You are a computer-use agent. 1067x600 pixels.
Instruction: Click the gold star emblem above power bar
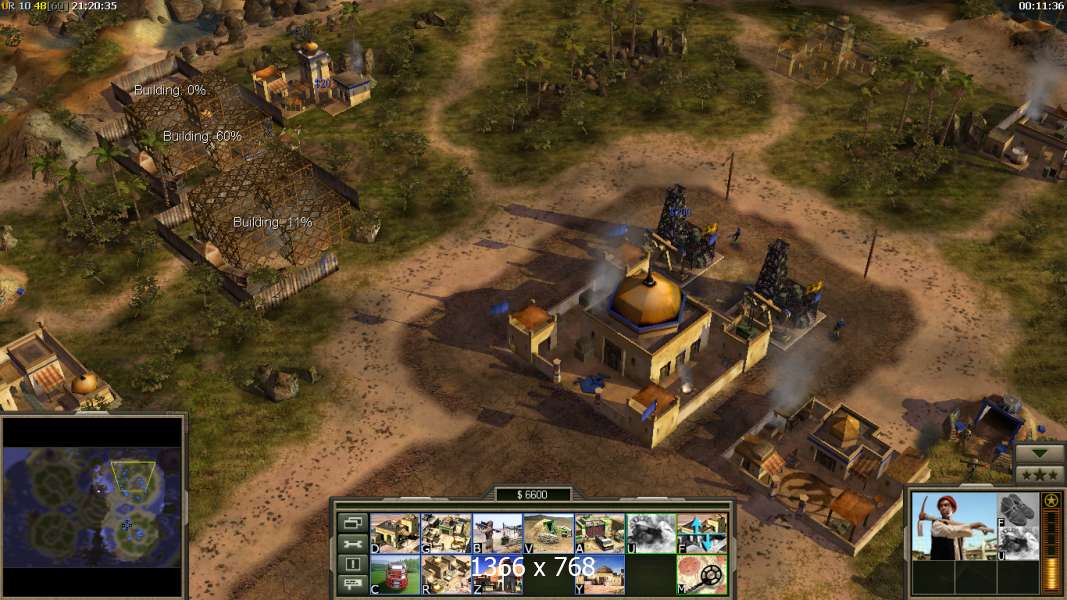pyautogui.click(x=1051, y=500)
